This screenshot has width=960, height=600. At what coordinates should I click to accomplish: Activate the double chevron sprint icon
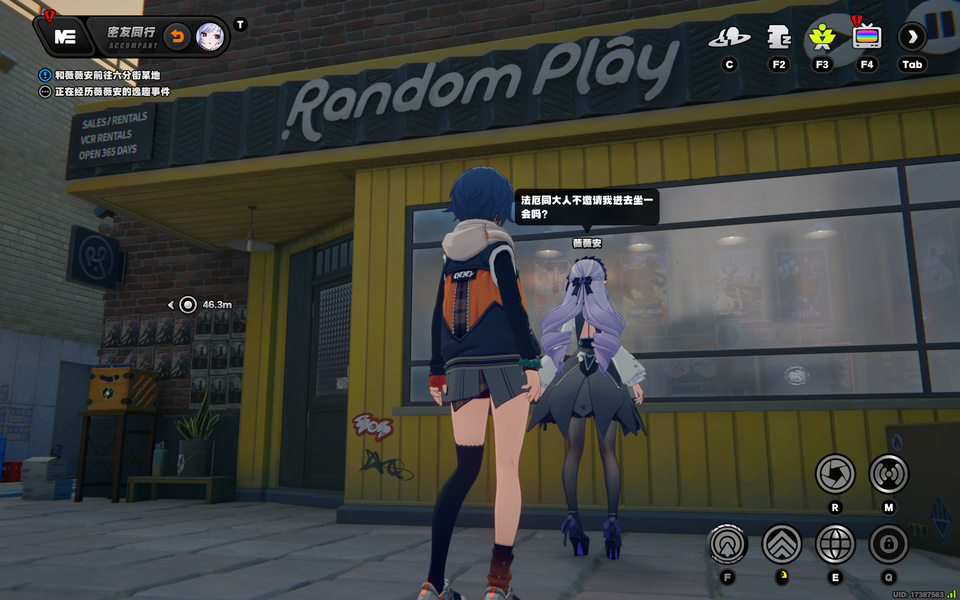(x=782, y=544)
